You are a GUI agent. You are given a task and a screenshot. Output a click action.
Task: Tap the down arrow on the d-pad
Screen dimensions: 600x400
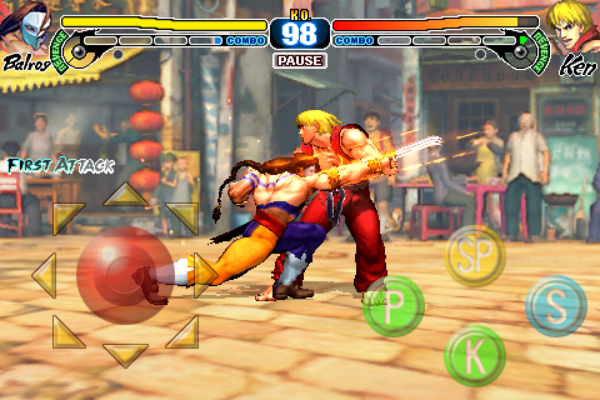126,354
